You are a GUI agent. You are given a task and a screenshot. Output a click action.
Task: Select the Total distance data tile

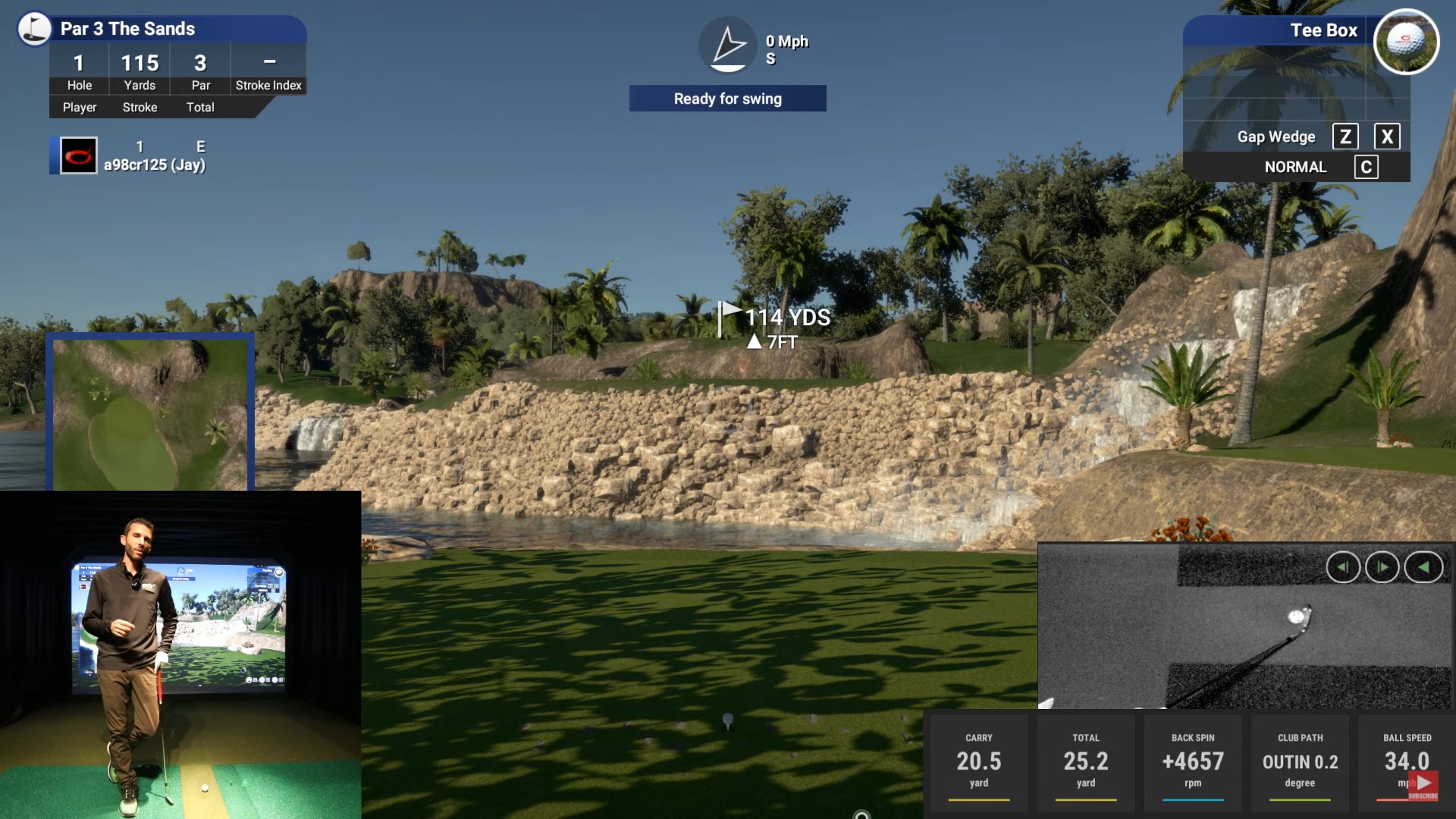click(x=1085, y=761)
